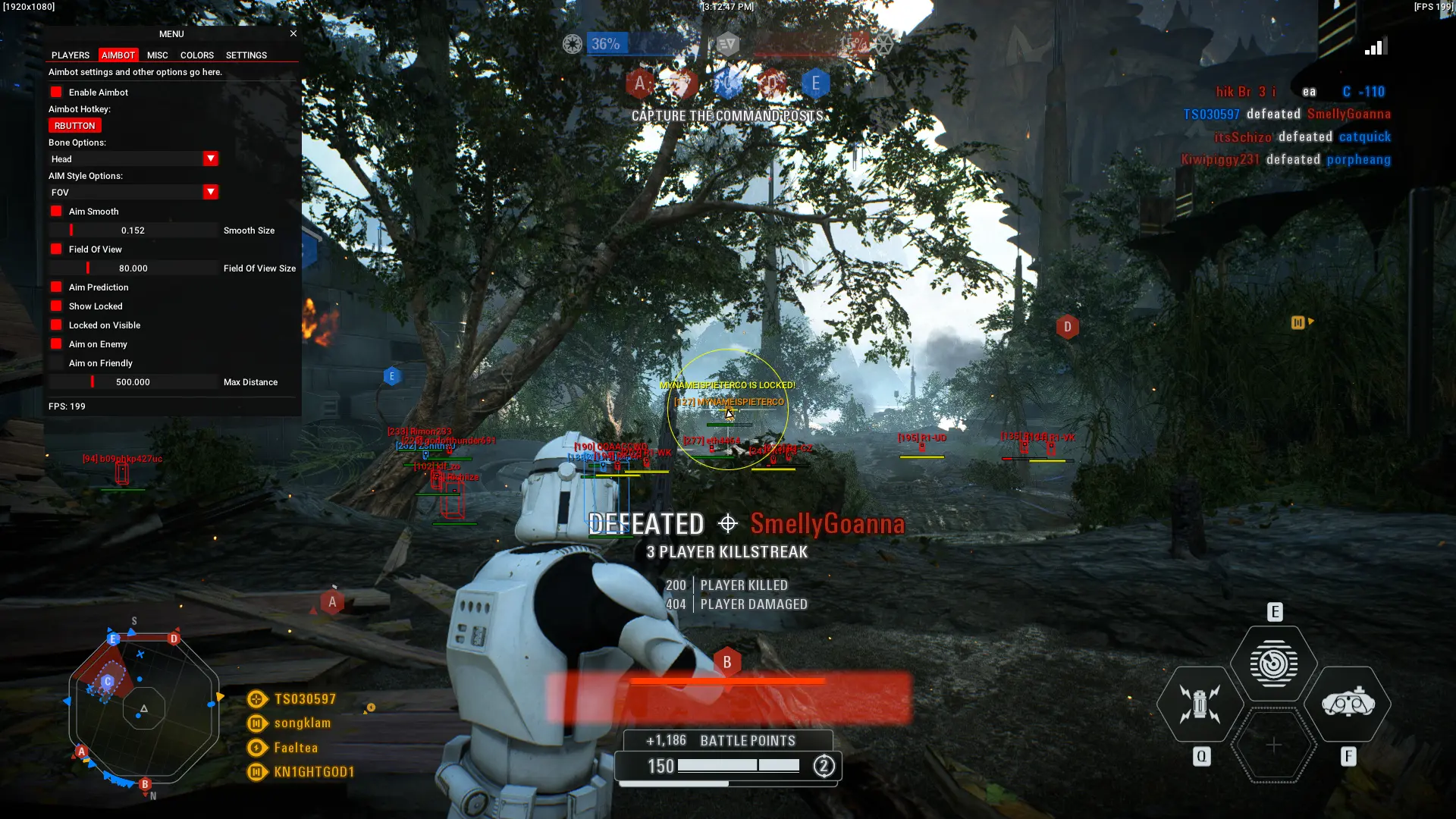Disable the Aim Prediction checkbox
1456x819 pixels.
56,287
